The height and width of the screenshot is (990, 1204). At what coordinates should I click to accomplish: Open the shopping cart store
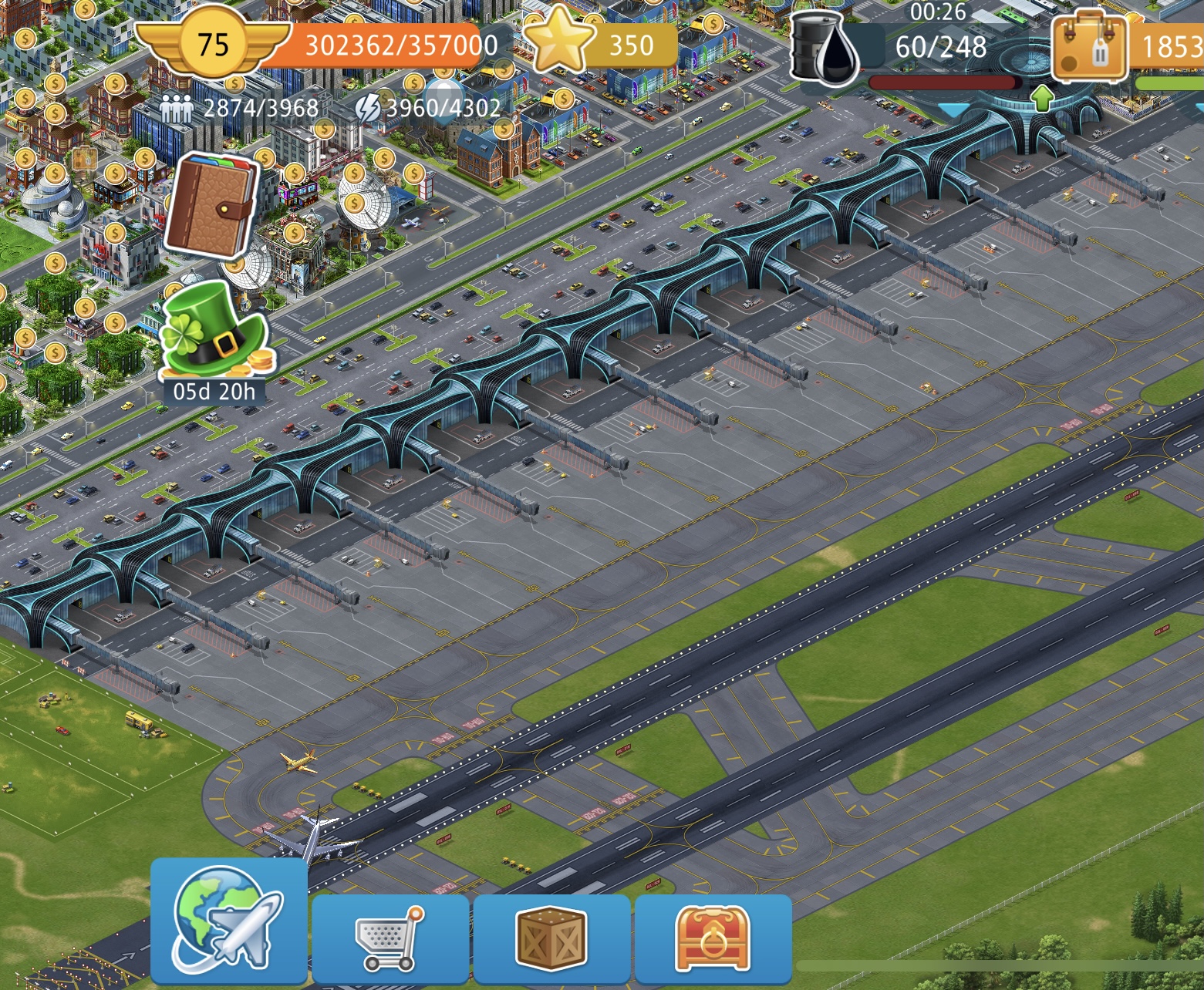point(390,938)
